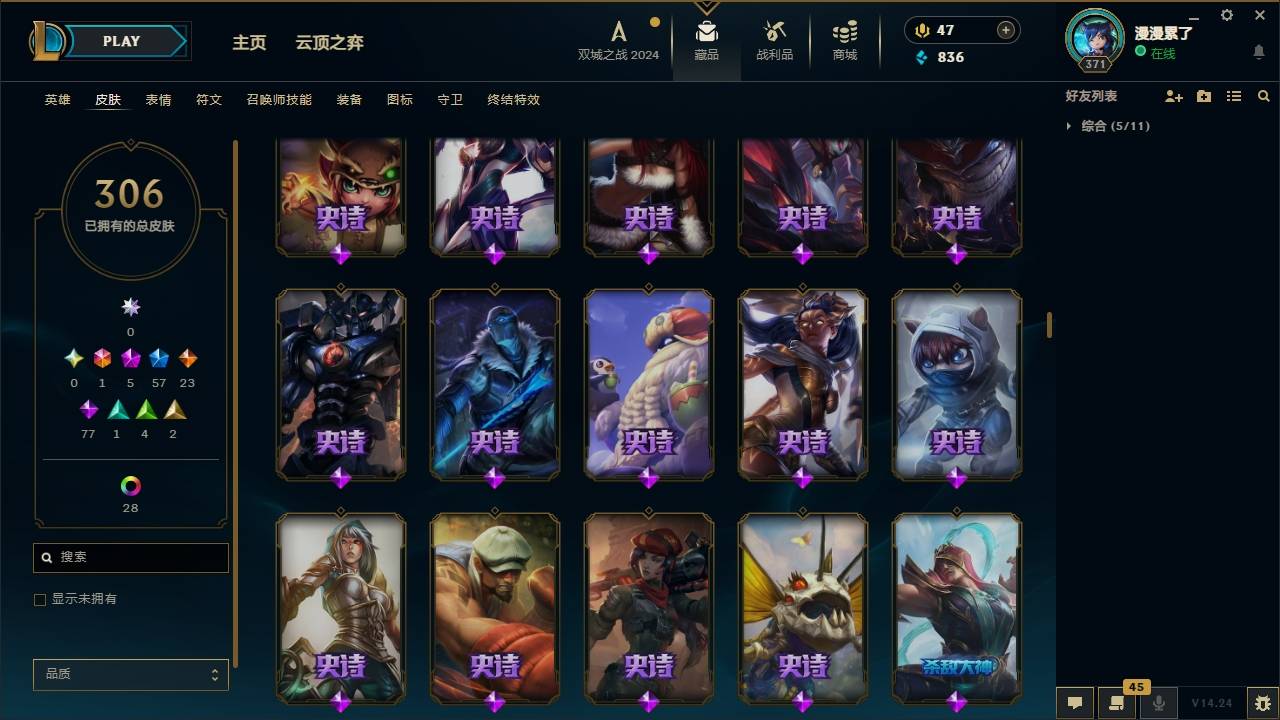Open the 品质 quality dropdown
The image size is (1280, 720).
[130, 674]
